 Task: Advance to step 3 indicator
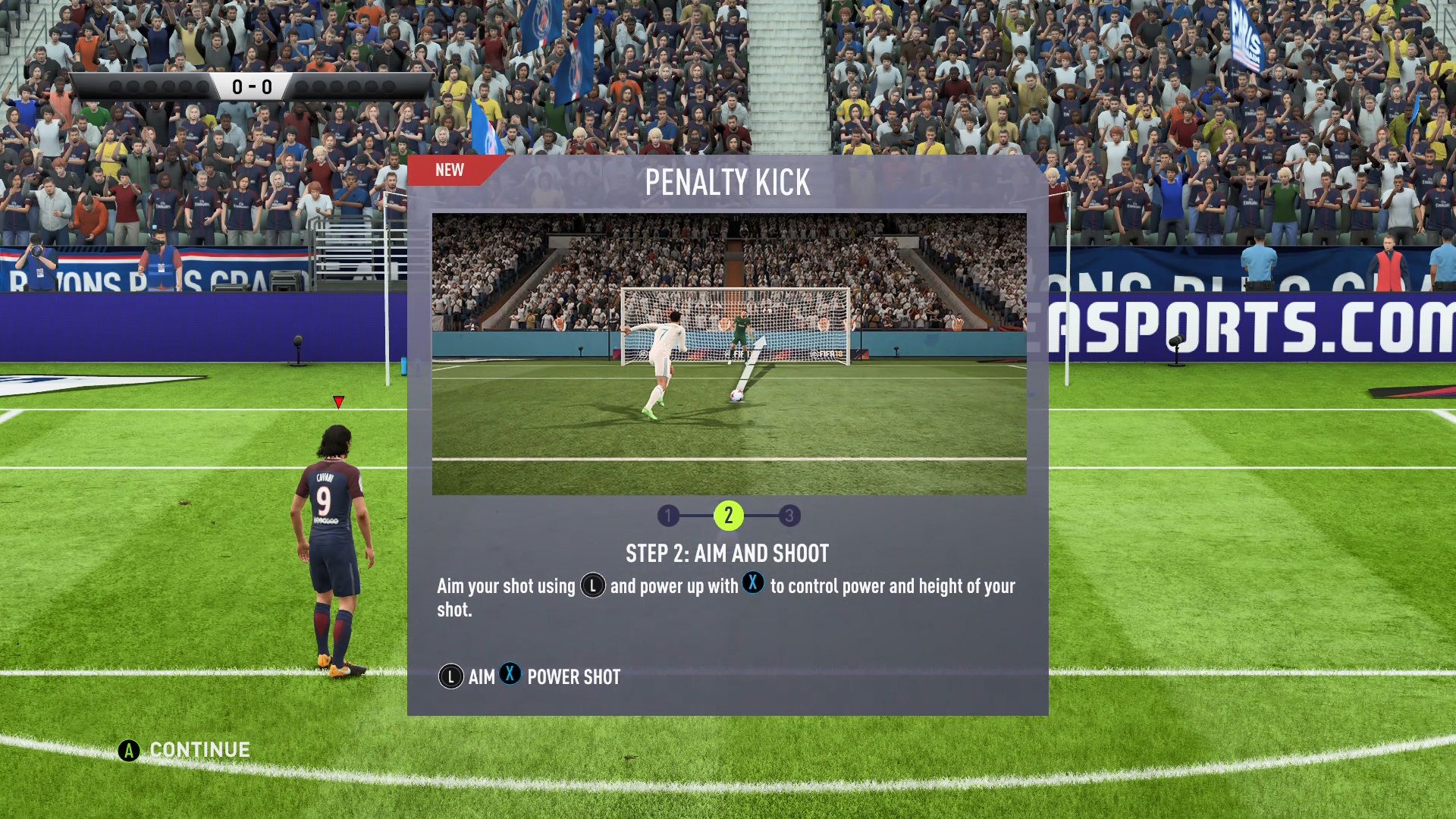point(791,516)
